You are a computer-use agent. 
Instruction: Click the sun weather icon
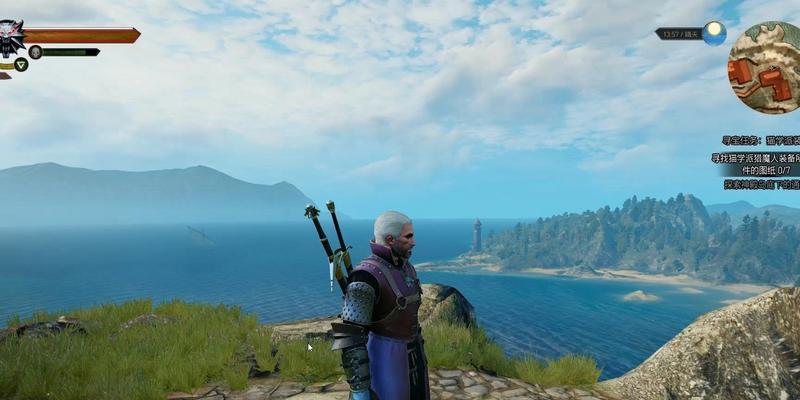coord(714,33)
